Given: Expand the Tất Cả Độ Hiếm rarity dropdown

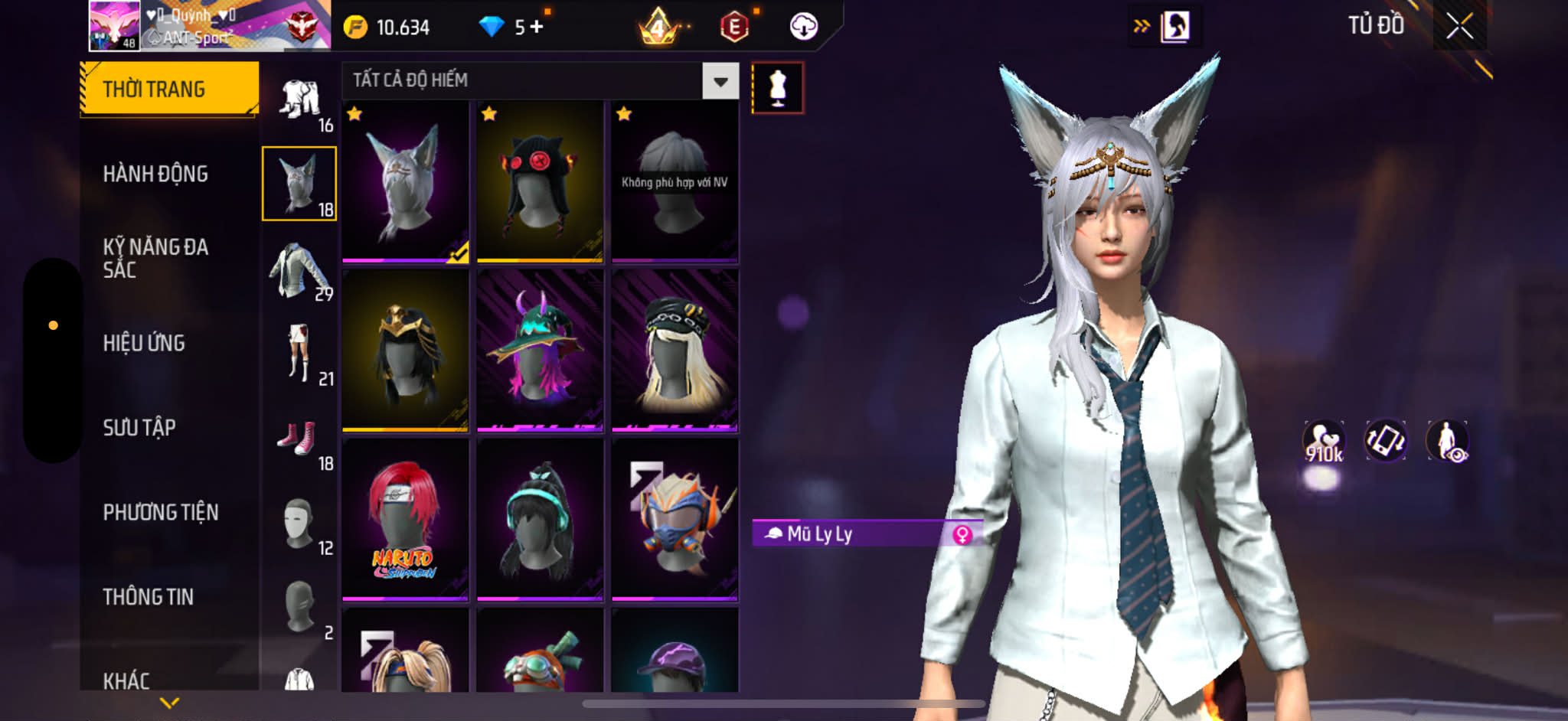Looking at the screenshot, I should 720,81.
